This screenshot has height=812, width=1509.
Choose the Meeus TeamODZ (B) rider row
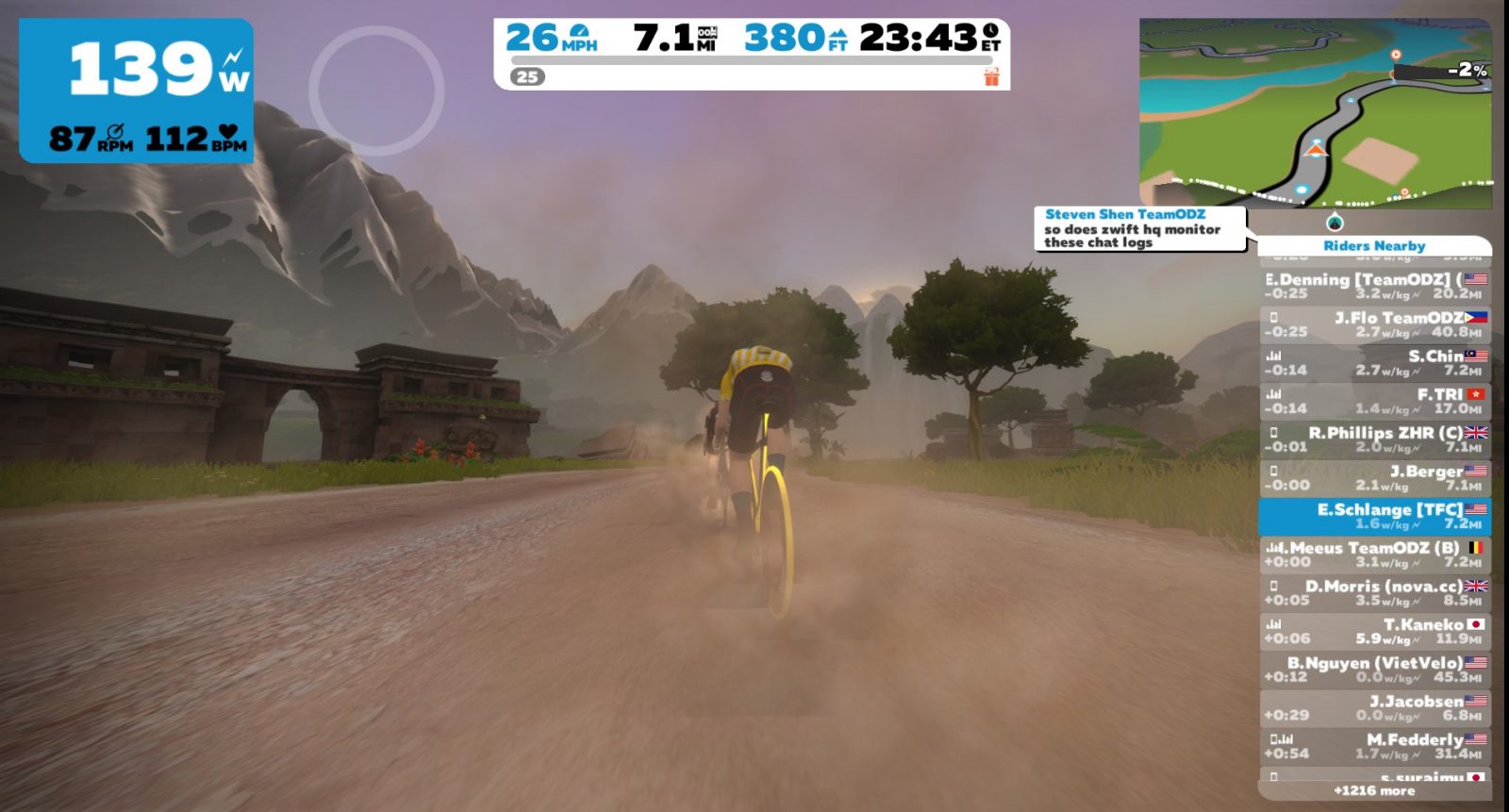pos(1374,555)
